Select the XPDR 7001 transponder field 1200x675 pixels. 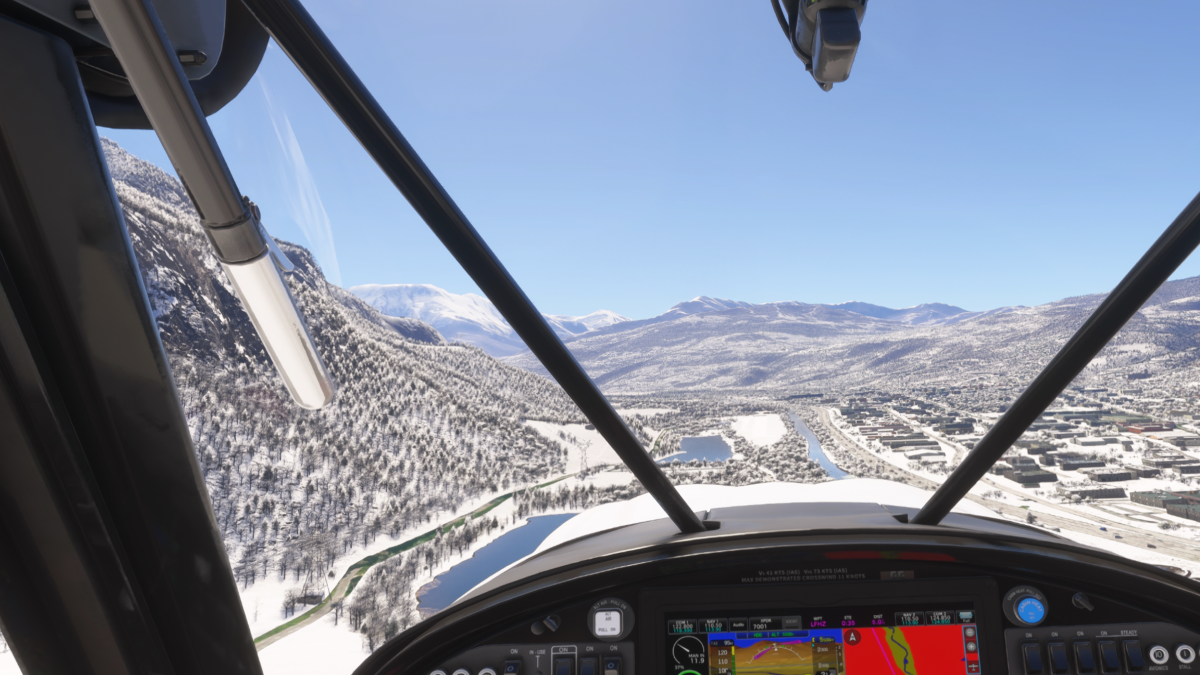pos(764,625)
